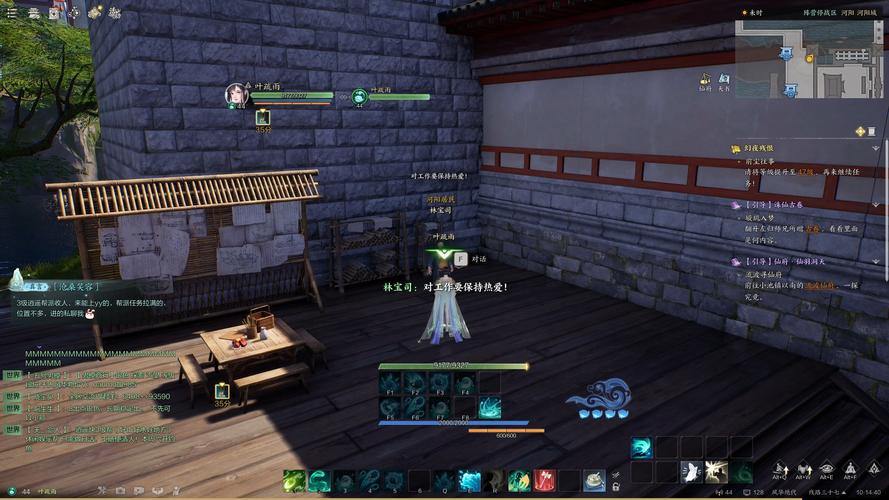Image resolution: width=889 pixels, height=500 pixels.
Task: Use the food bowl item on hotbar
Action: click(594, 480)
